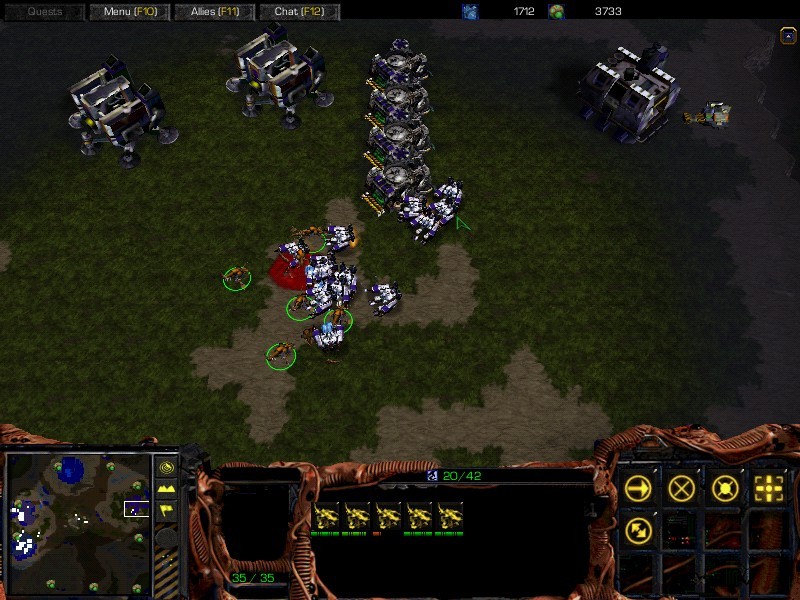Toggle minimap terrain display button
The width and height of the screenshot is (800, 600).
click(x=167, y=491)
